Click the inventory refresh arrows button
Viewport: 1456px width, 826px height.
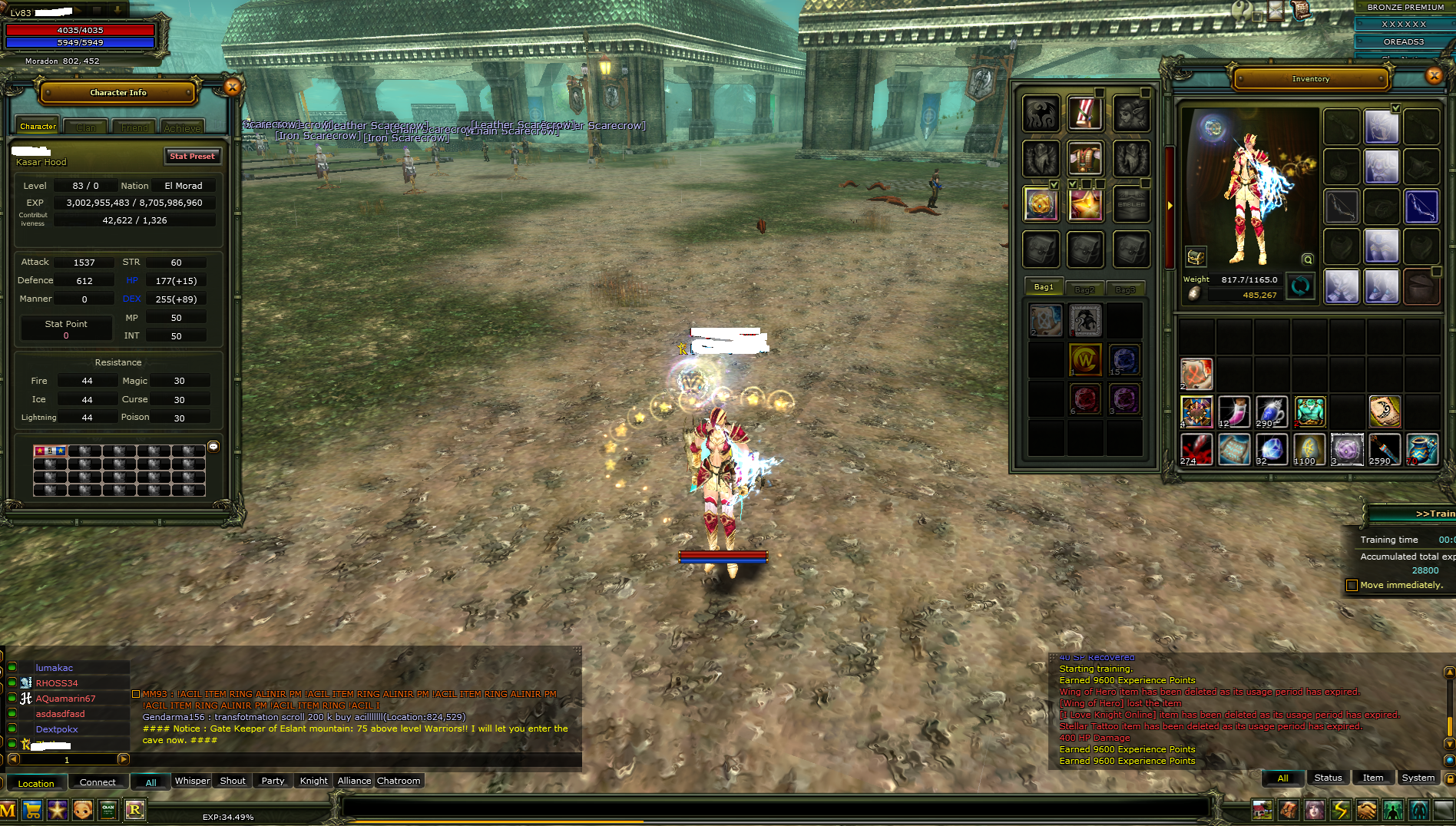pyautogui.click(x=1300, y=286)
